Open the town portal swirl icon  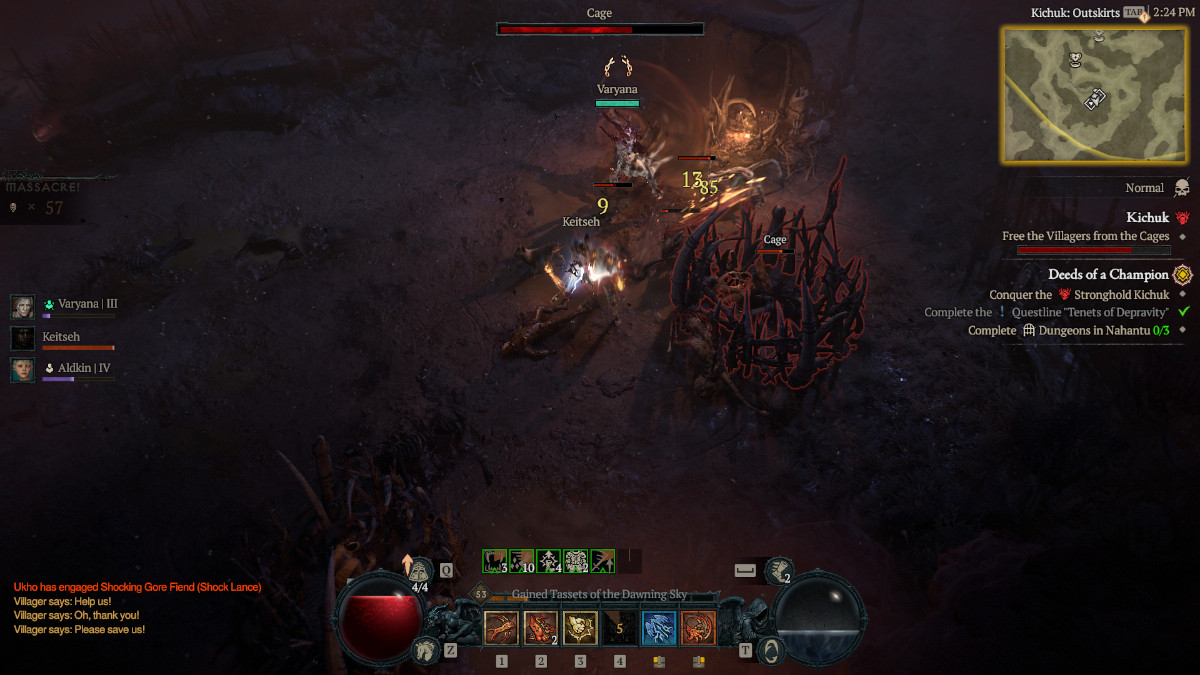[770, 650]
